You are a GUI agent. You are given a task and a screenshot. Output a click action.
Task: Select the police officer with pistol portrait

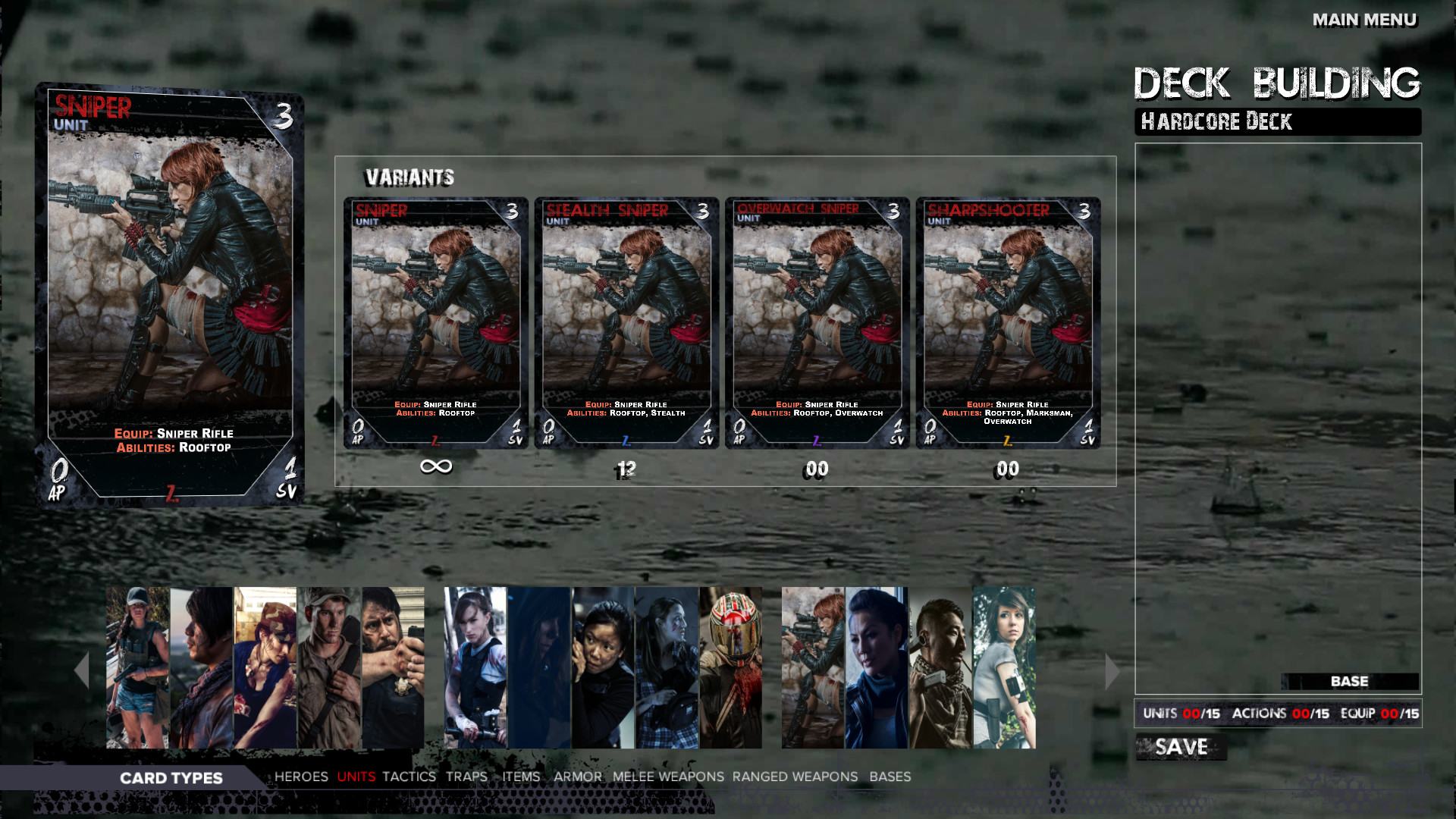[x=393, y=667]
